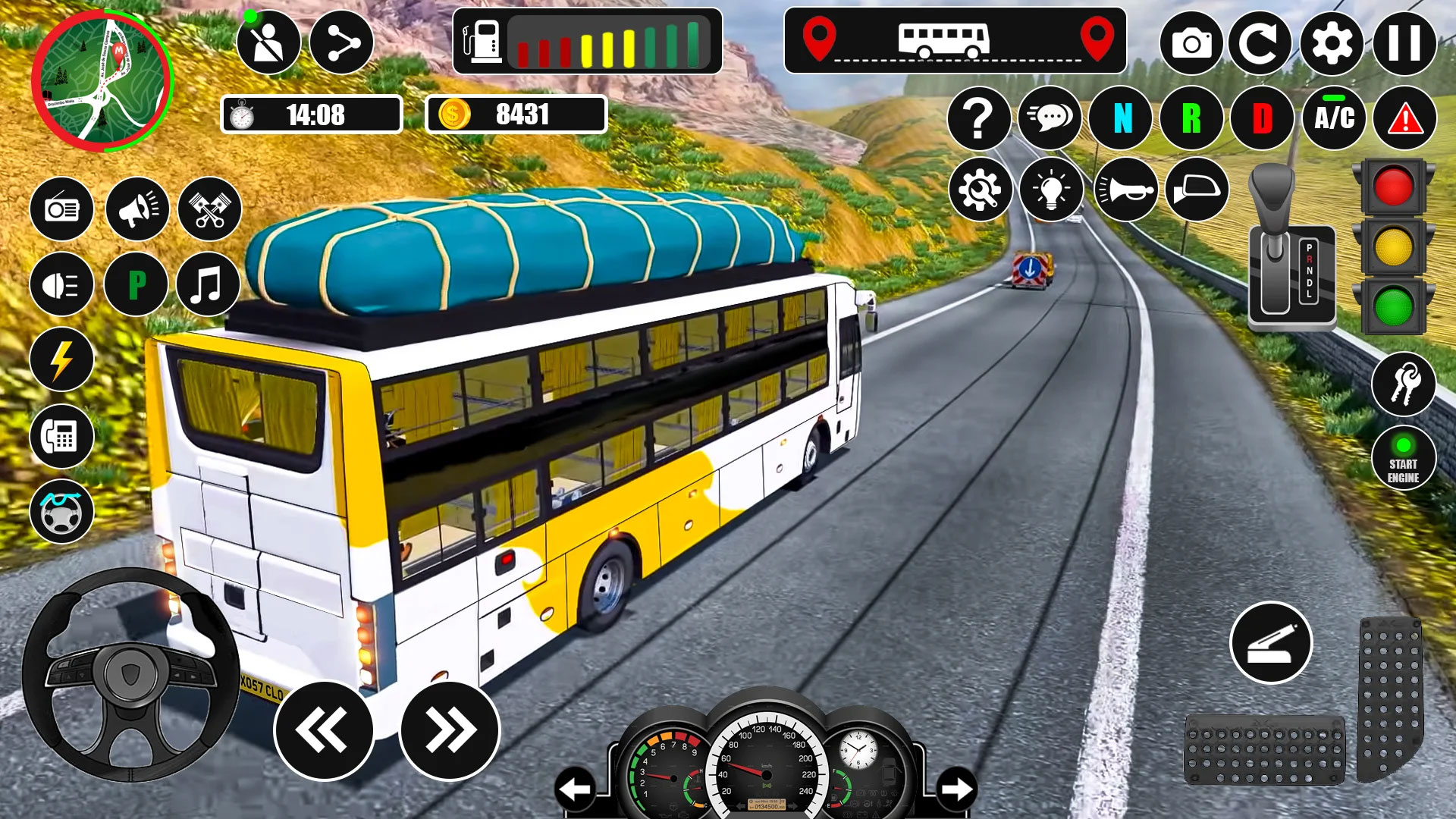Toggle the headlight bulb control

(x=1052, y=190)
